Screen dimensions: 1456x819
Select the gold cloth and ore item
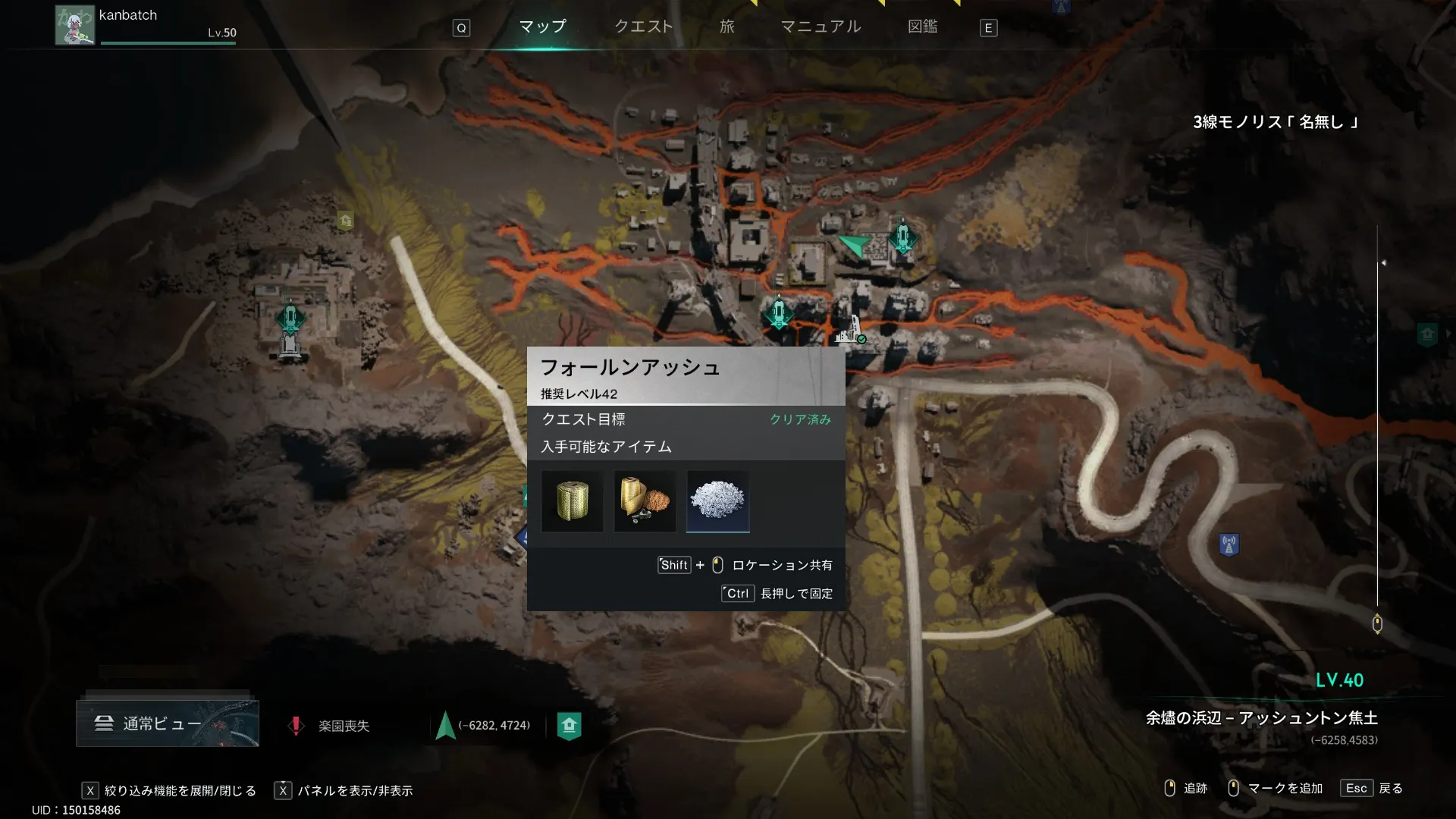(x=645, y=501)
